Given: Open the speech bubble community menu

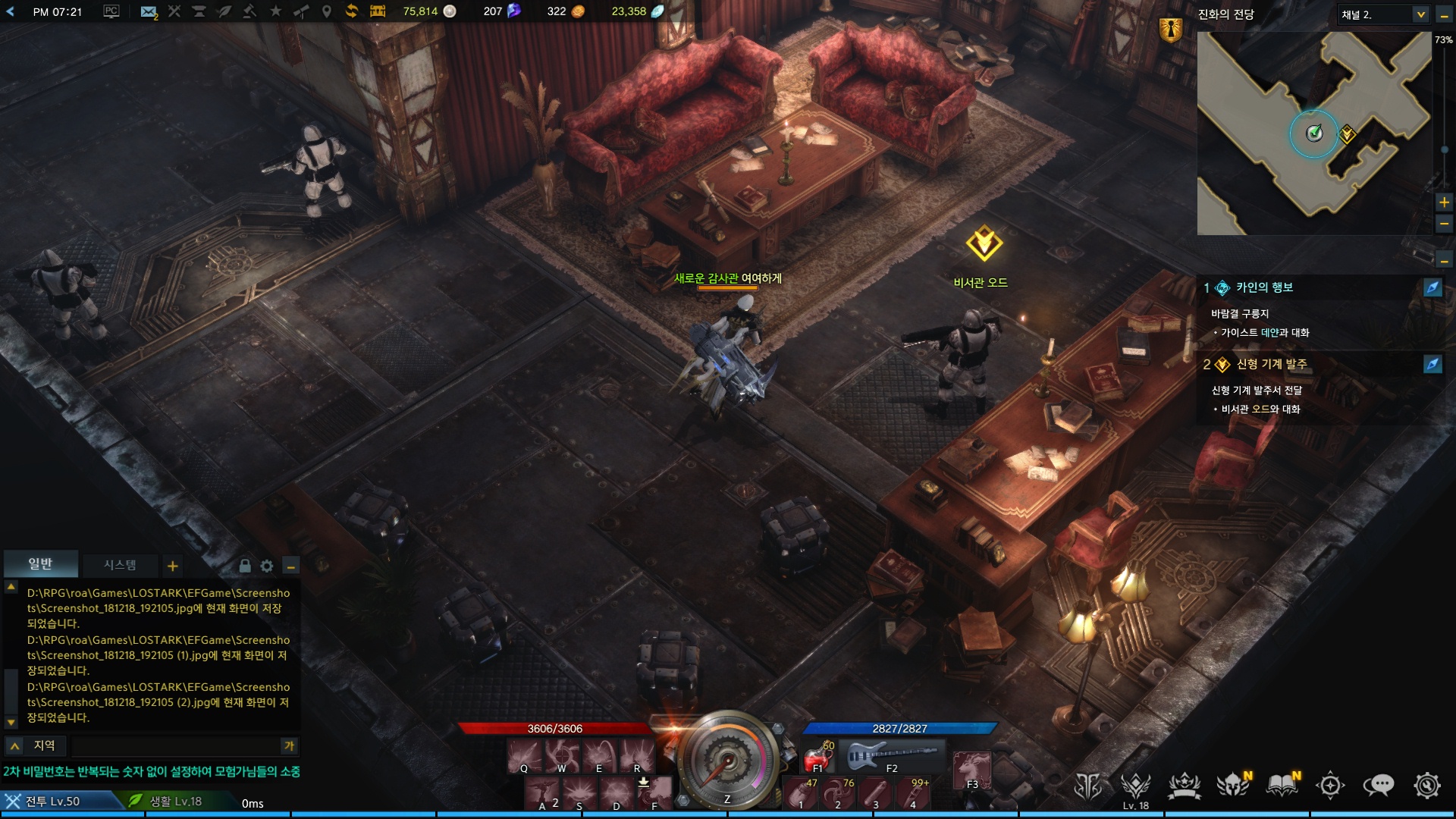Looking at the screenshot, I should click(1378, 786).
